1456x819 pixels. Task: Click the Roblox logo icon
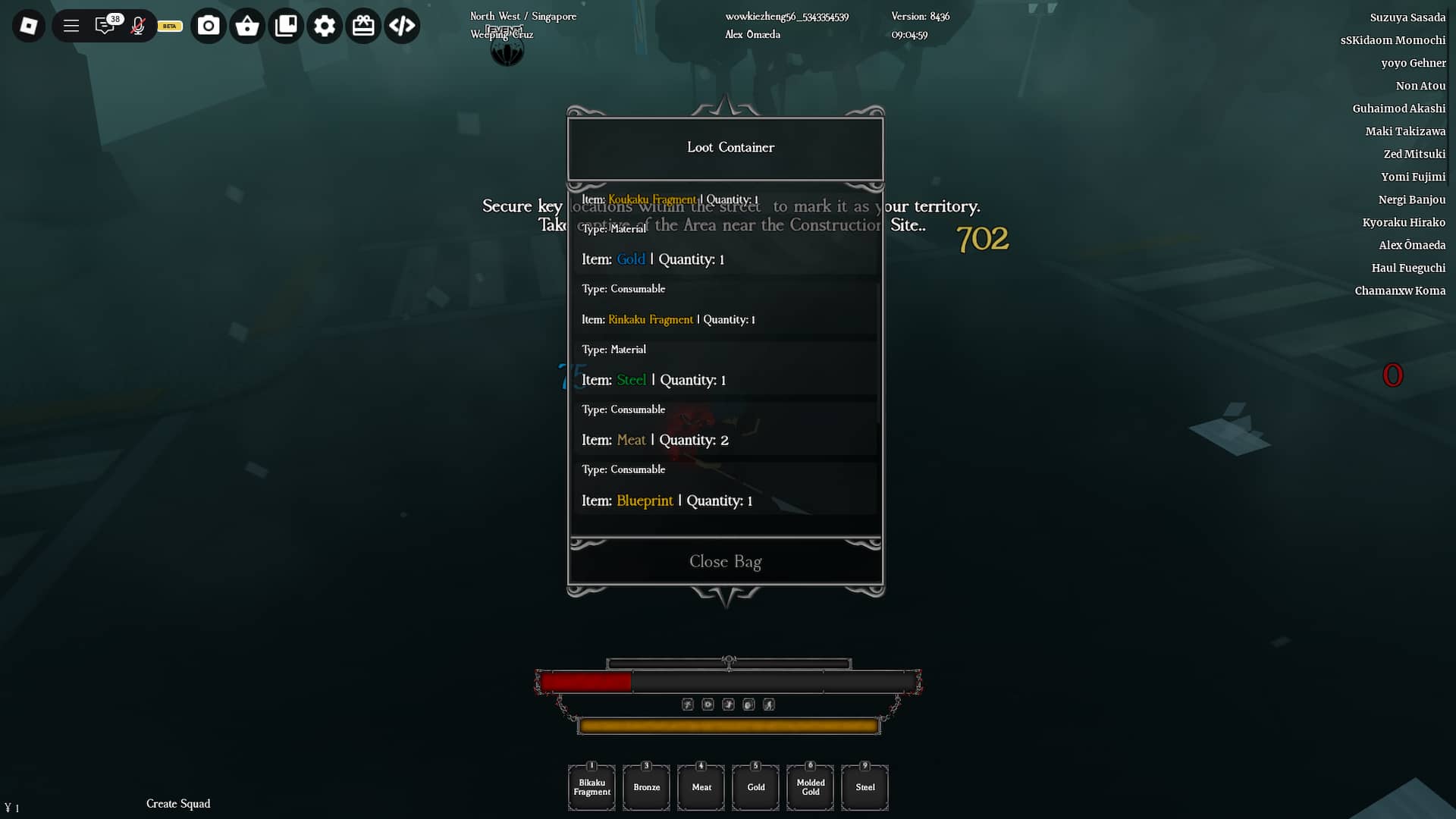pyautogui.click(x=28, y=25)
